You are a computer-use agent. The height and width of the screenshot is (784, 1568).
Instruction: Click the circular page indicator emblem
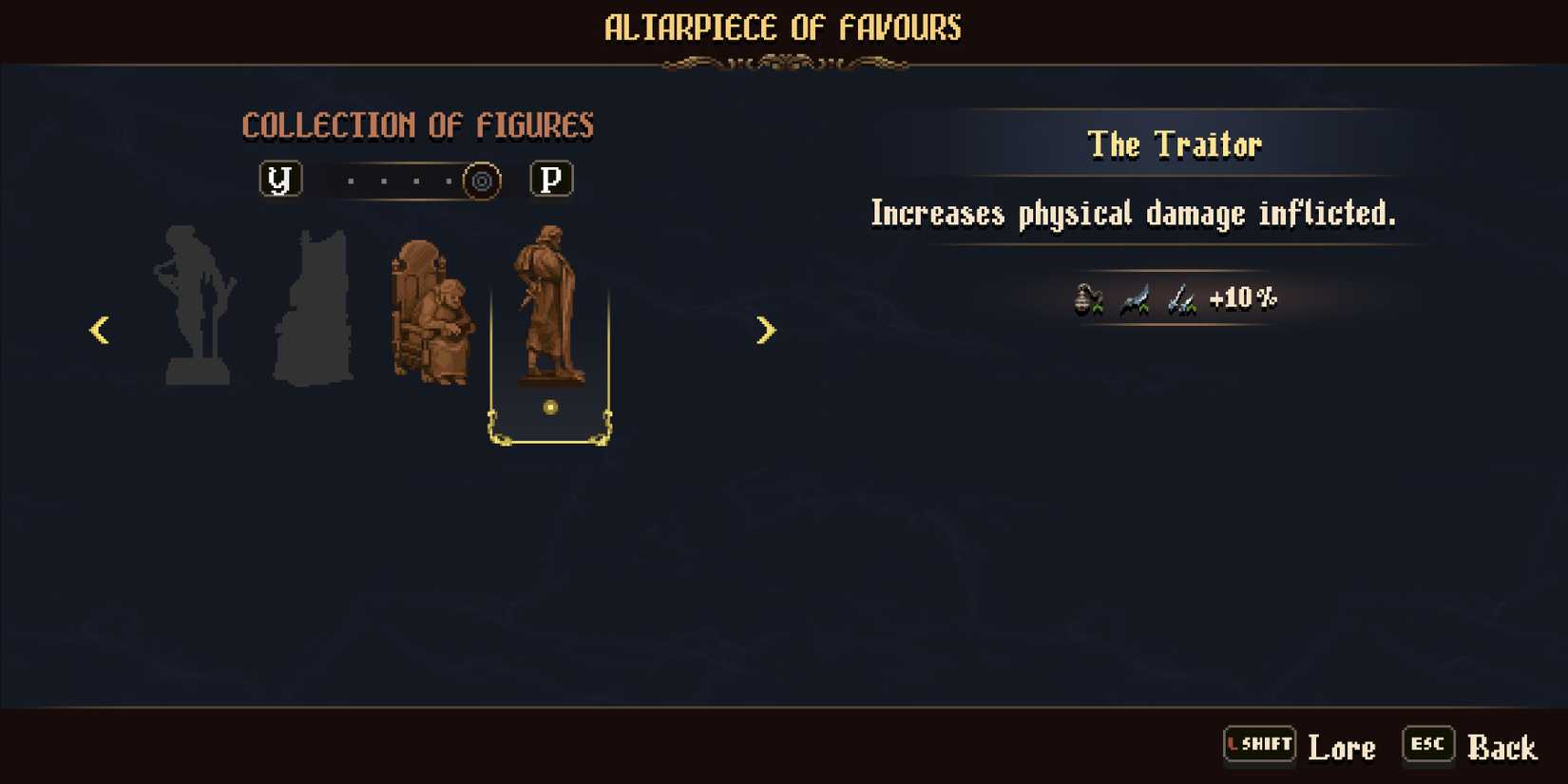[481, 181]
